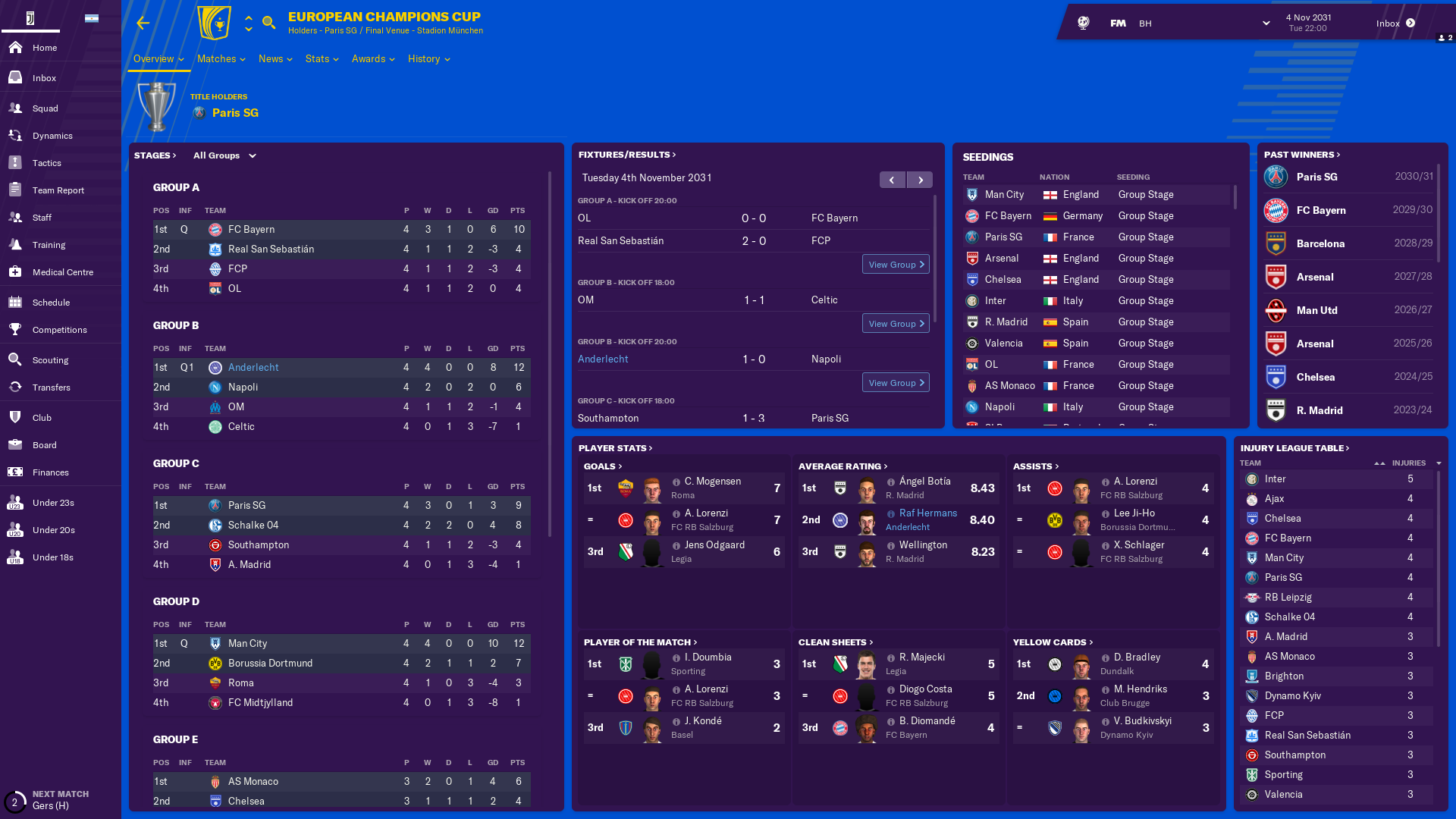Open Raf Hermans player profile
1456x819 pixels.
pyautogui.click(x=927, y=513)
